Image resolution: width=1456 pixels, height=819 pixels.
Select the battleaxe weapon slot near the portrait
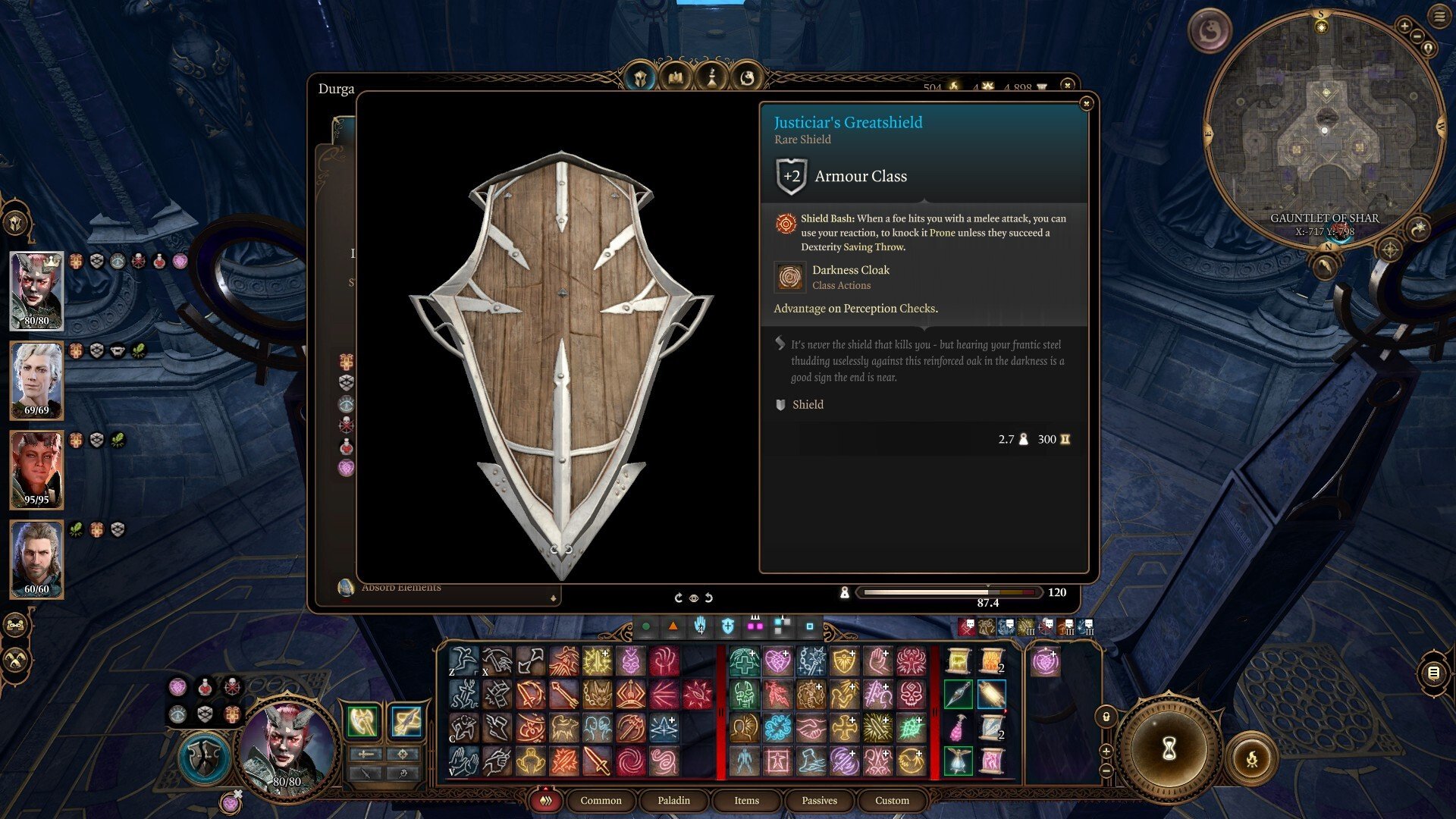pyautogui.click(x=362, y=720)
